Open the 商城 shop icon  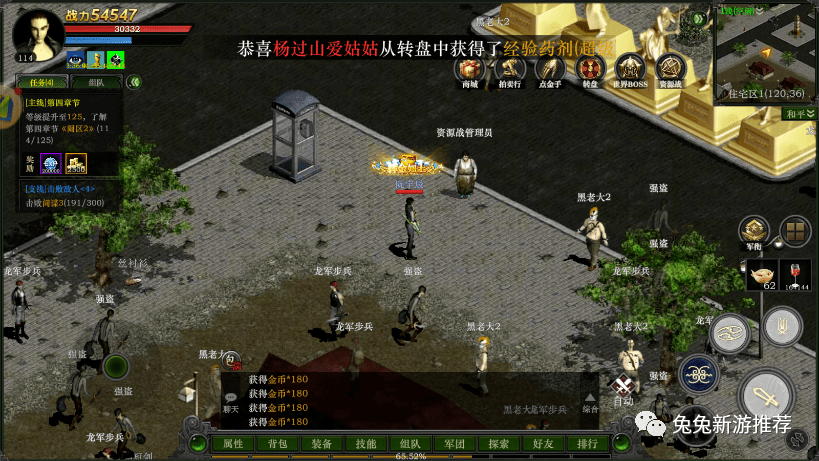470,70
